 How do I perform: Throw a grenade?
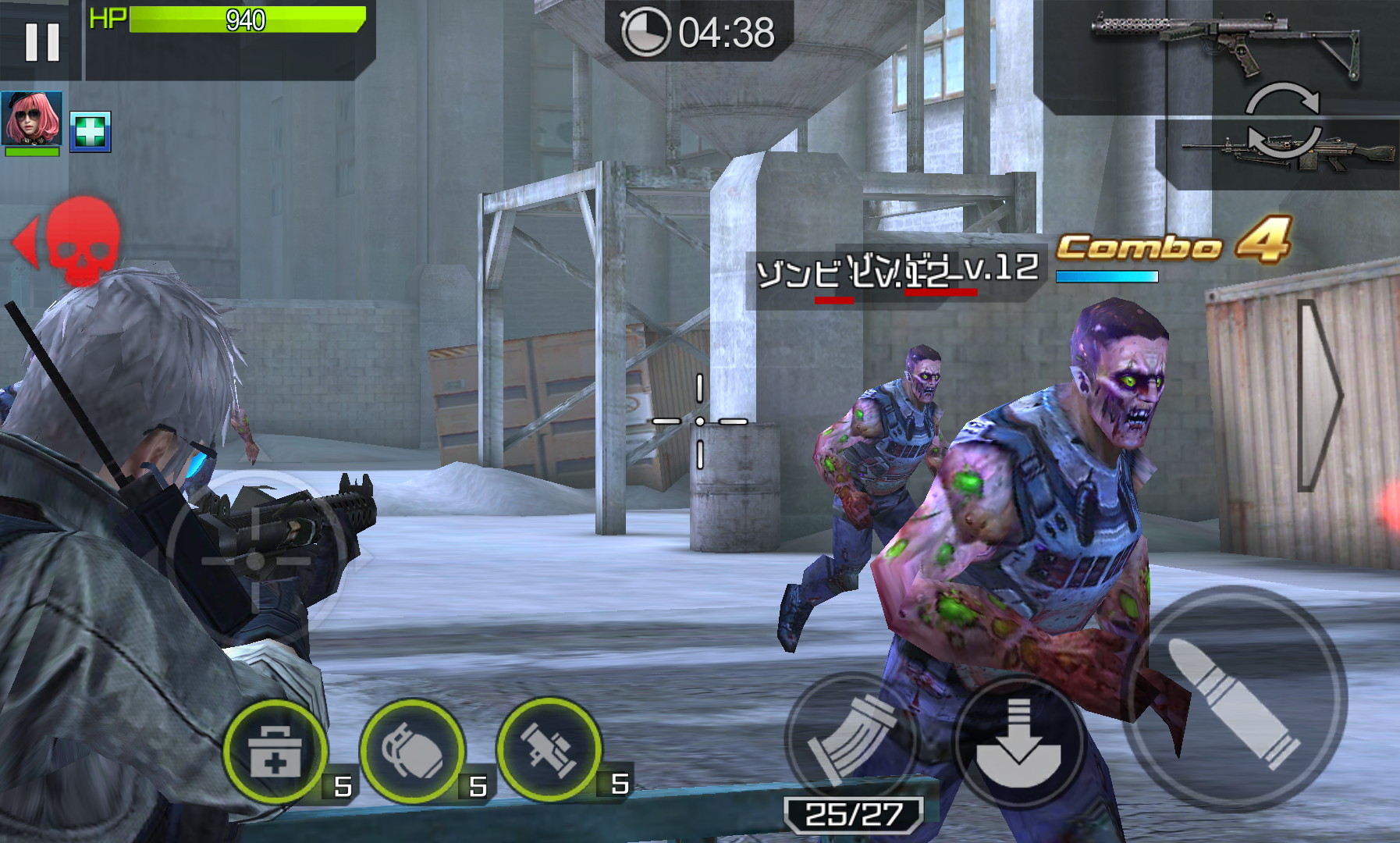click(x=412, y=751)
